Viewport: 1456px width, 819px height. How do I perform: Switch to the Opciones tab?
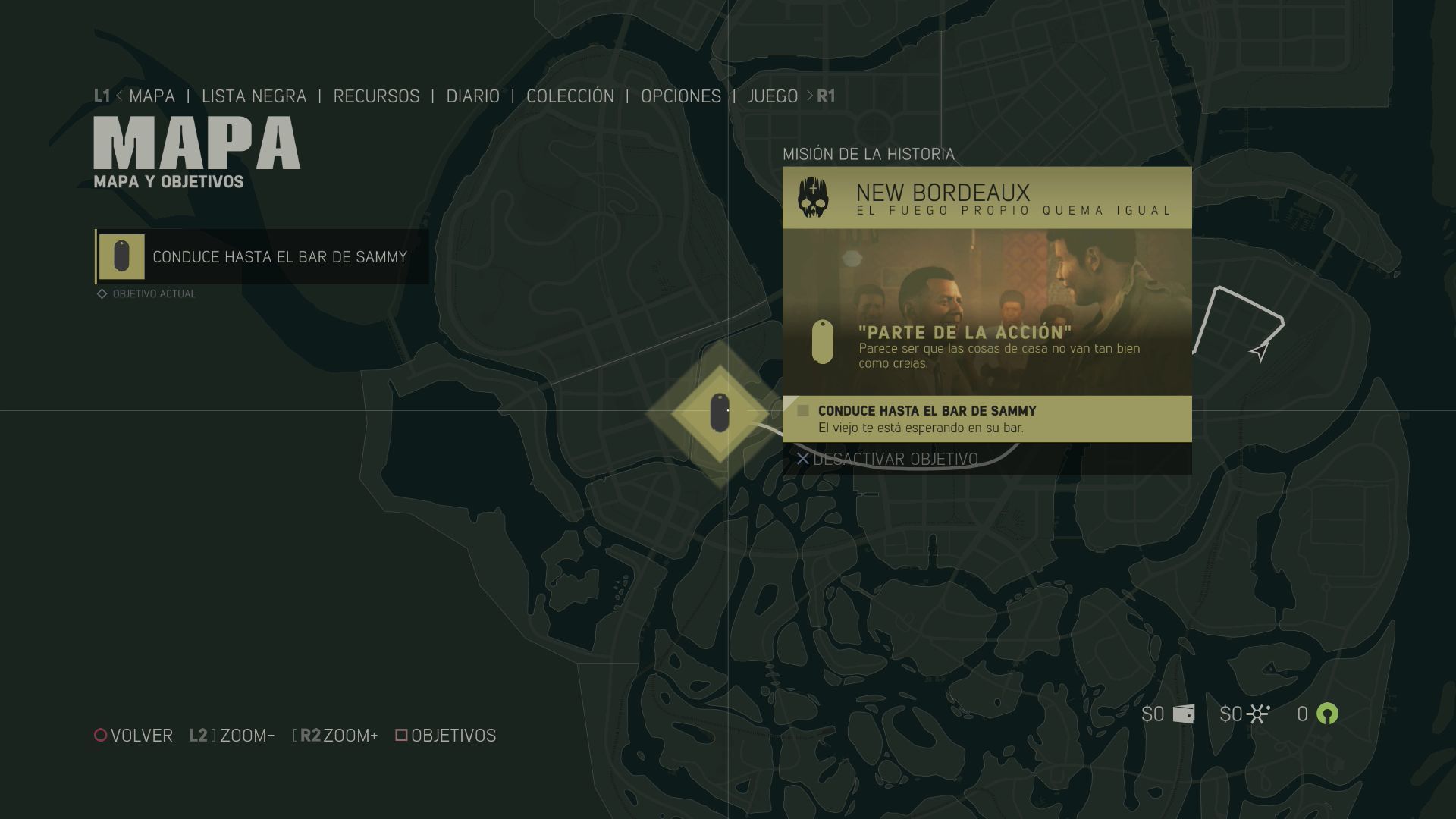coord(681,96)
